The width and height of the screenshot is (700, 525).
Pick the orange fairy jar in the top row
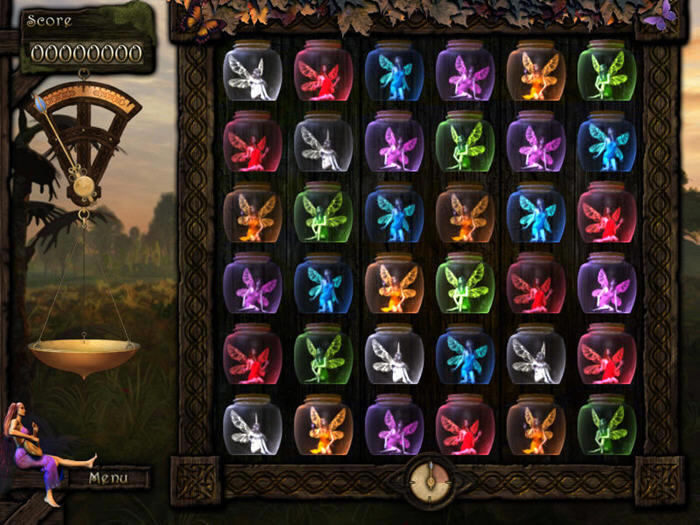pos(536,72)
